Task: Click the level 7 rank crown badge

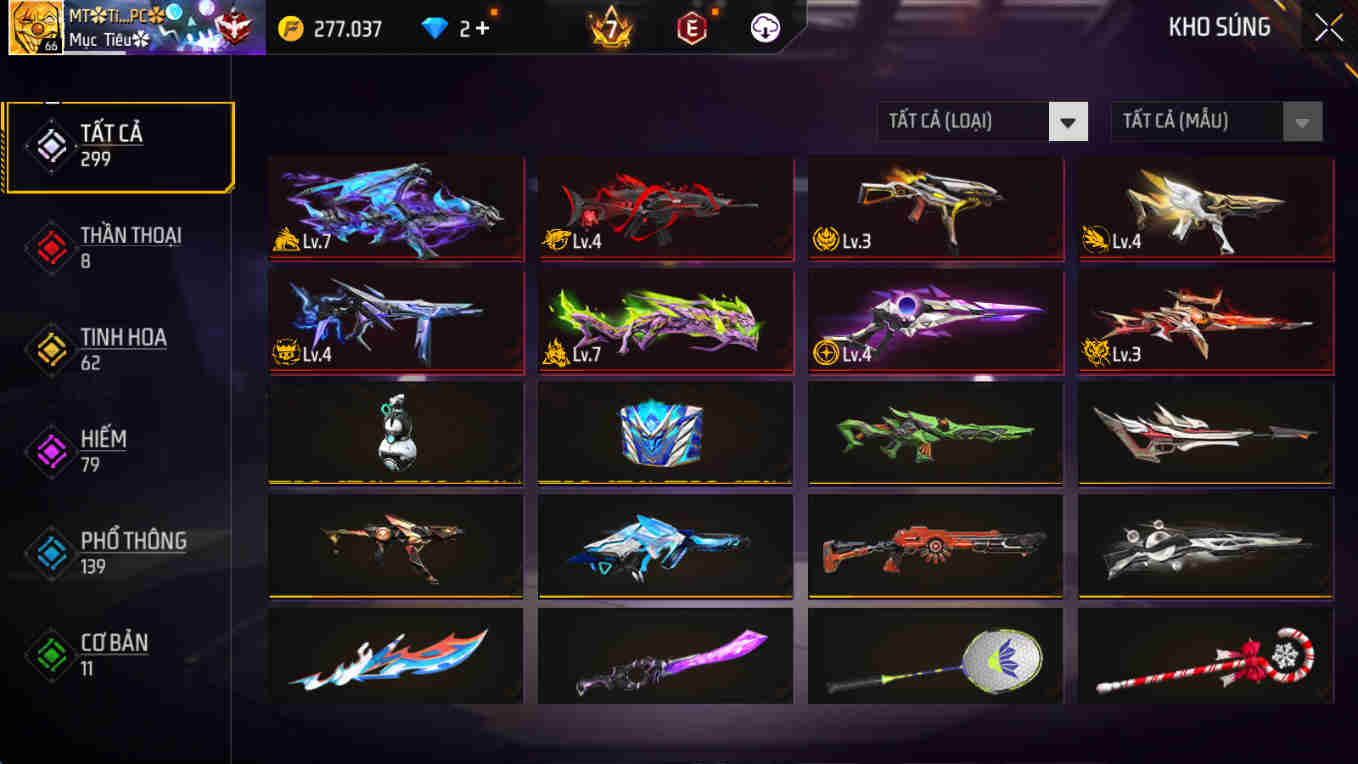Action: click(609, 29)
